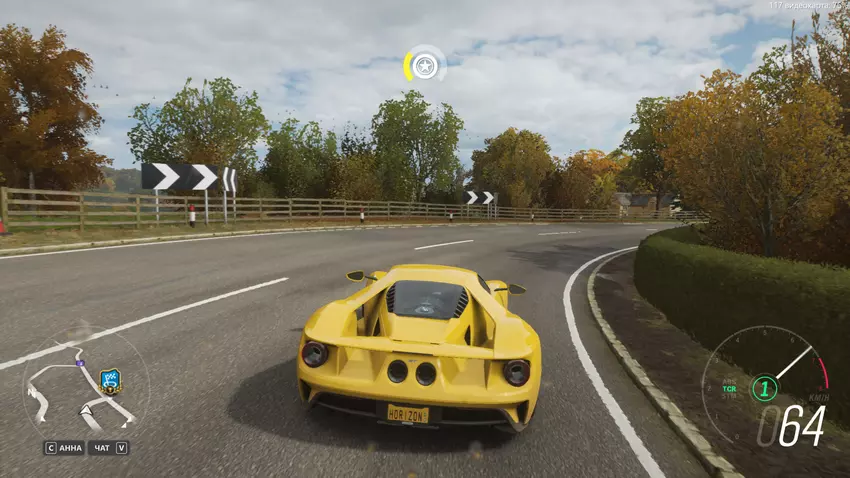The width and height of the screenshot is (850, 478).
Task: Click the star skill icon above the car
Action: (425, 66)
